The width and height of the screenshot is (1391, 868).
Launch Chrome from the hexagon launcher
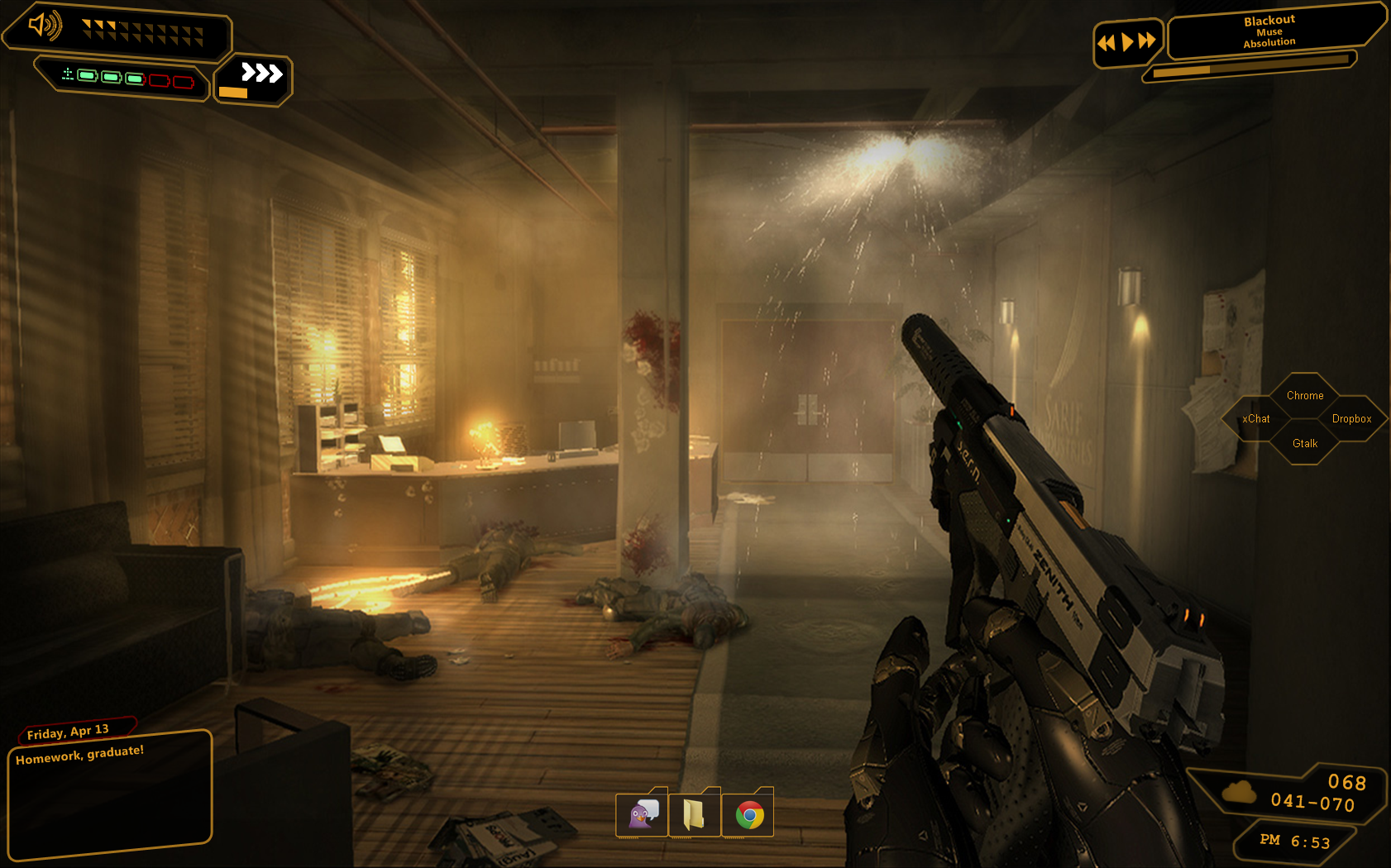1305,396
